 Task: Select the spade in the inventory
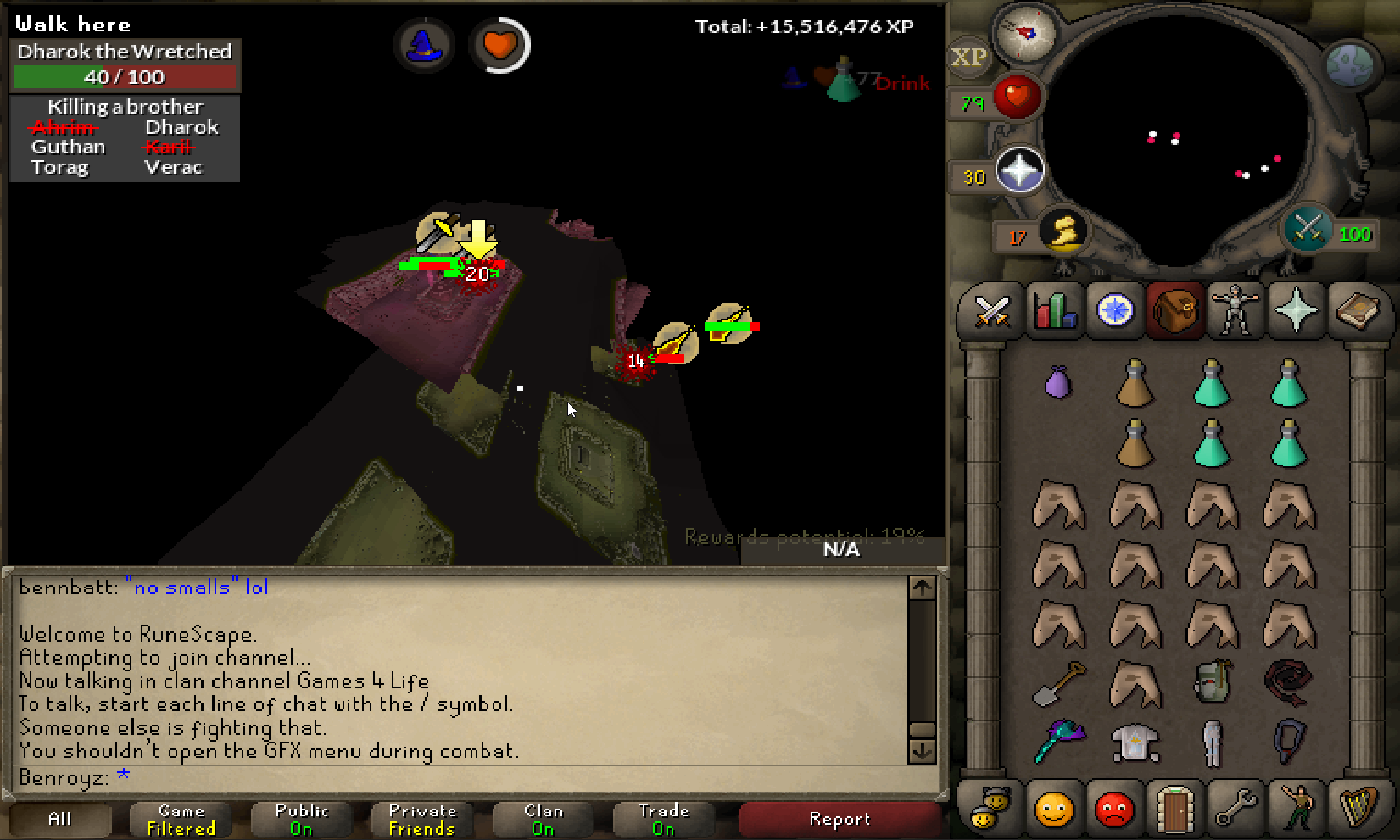tap(1058, 683)
